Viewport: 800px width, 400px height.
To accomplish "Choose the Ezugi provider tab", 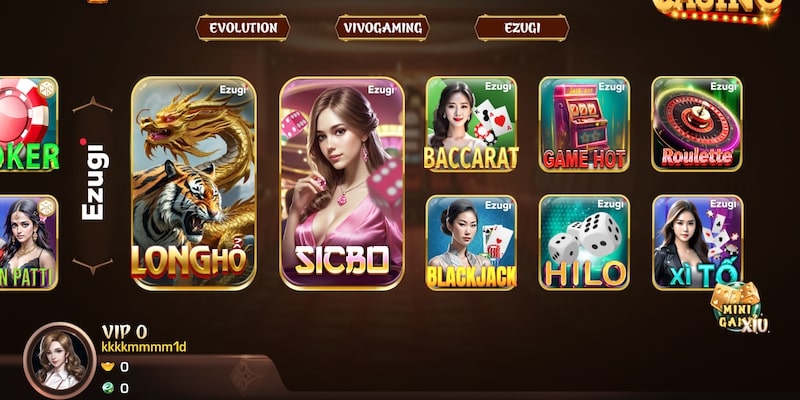I will pos(521,28).
